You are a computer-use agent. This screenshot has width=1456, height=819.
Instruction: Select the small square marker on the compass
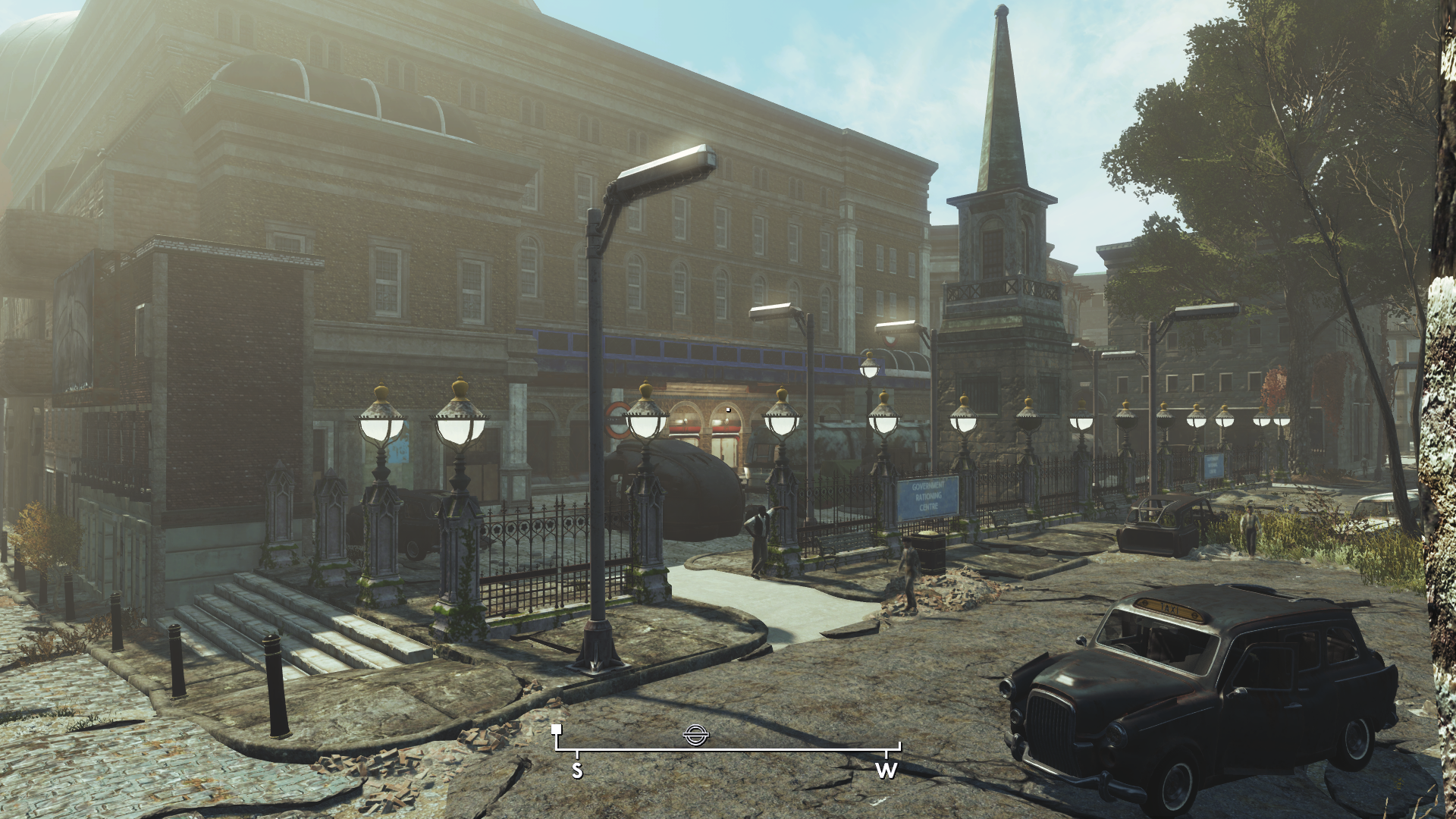(x=557, y=730)
